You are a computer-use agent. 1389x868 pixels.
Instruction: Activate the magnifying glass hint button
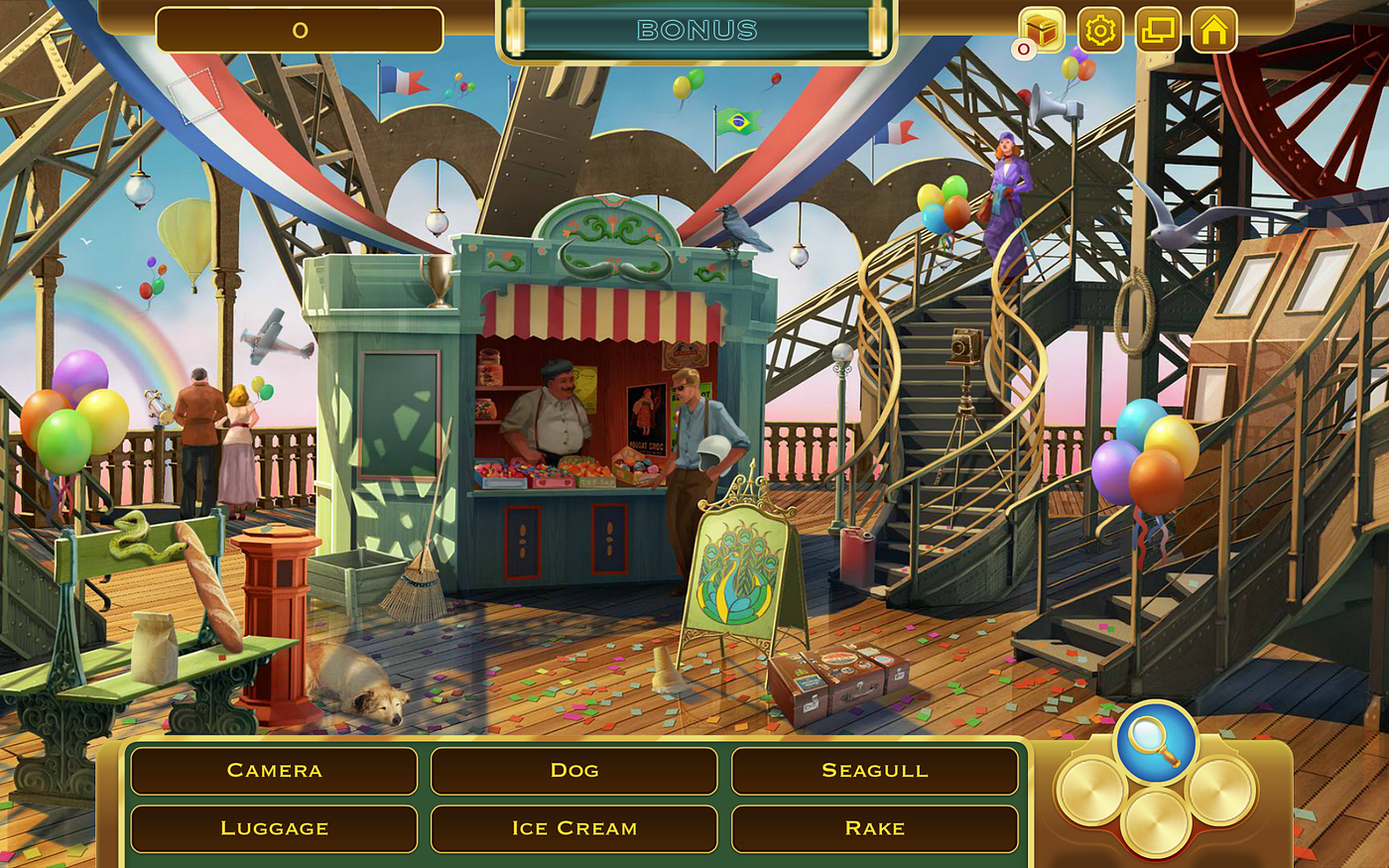(1156, 742)
